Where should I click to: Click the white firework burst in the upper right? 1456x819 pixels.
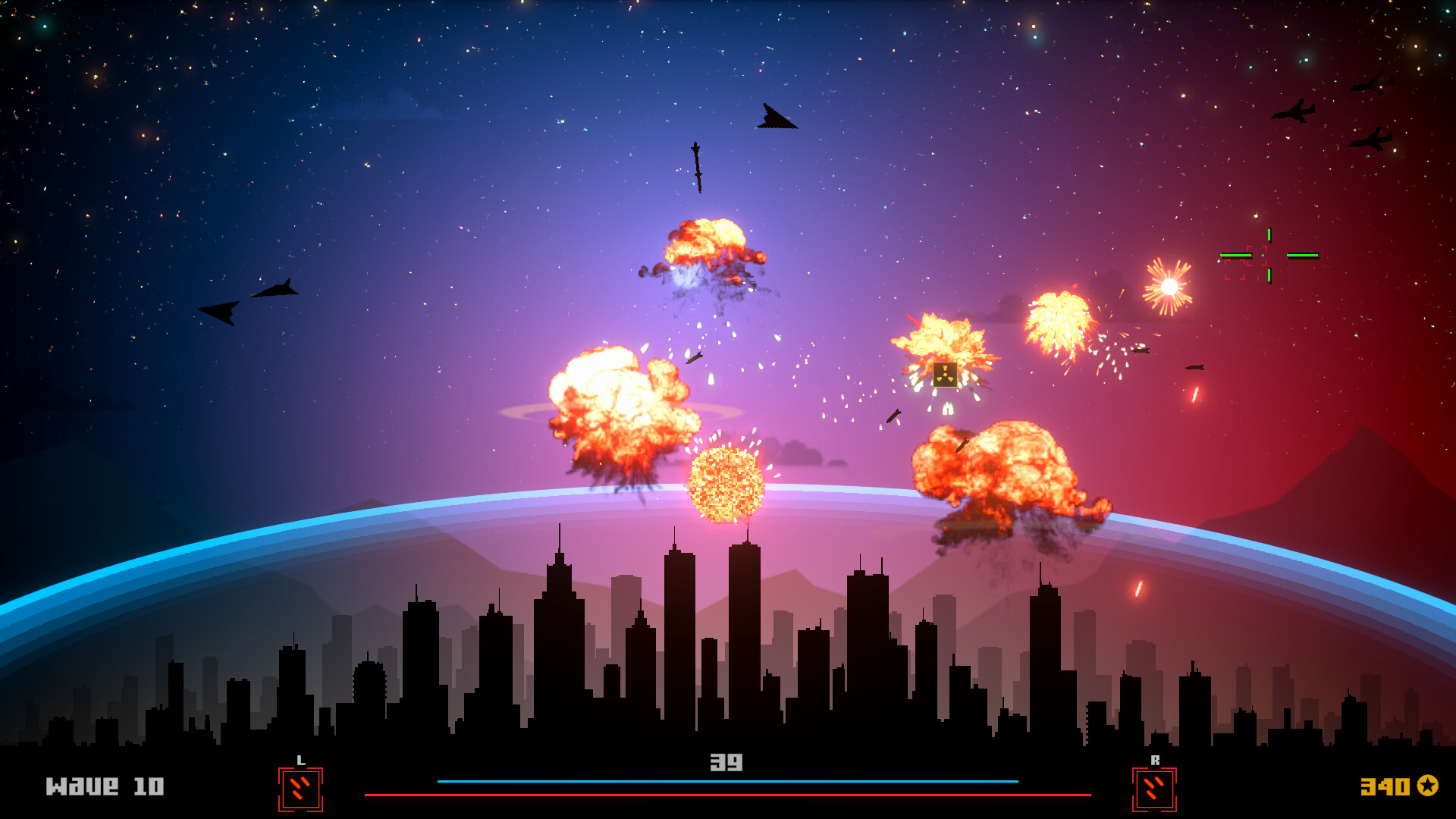[1168, 288]
